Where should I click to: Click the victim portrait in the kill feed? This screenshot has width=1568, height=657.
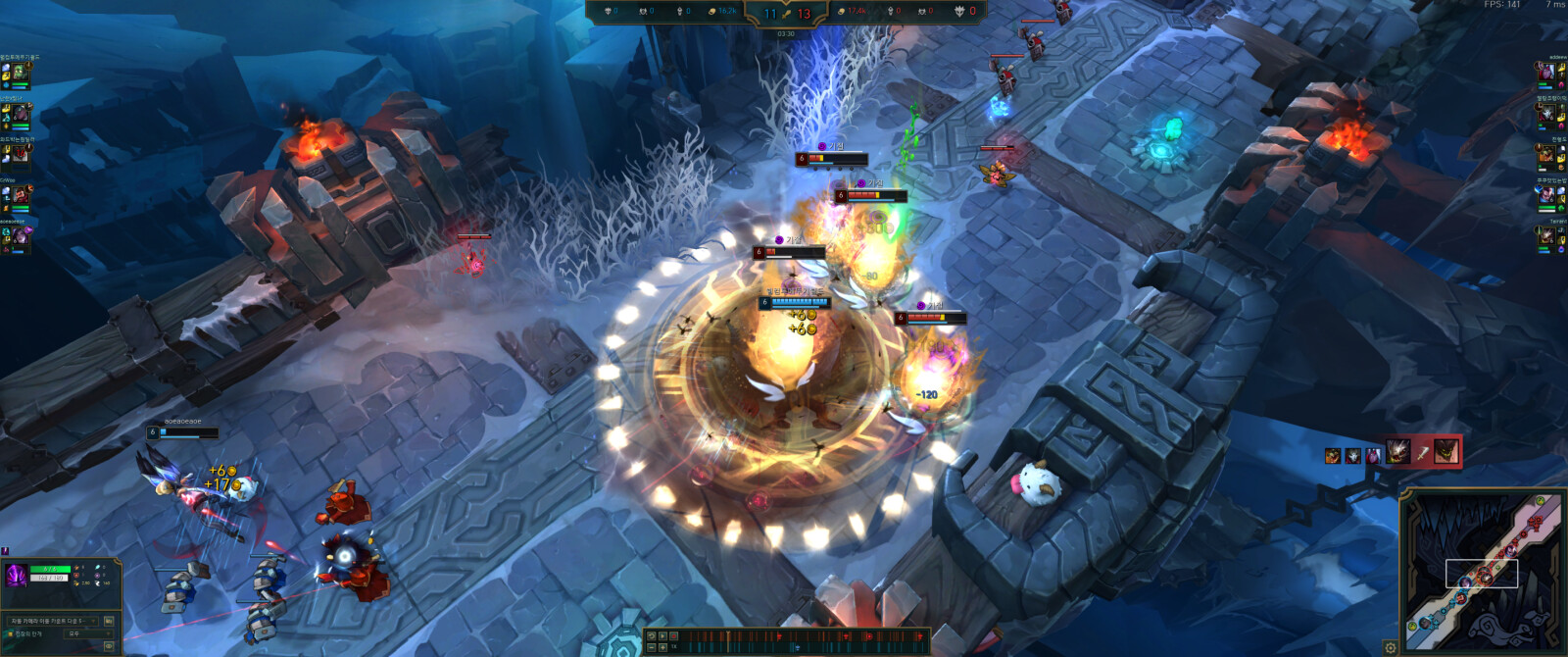tap(1445, 451)
